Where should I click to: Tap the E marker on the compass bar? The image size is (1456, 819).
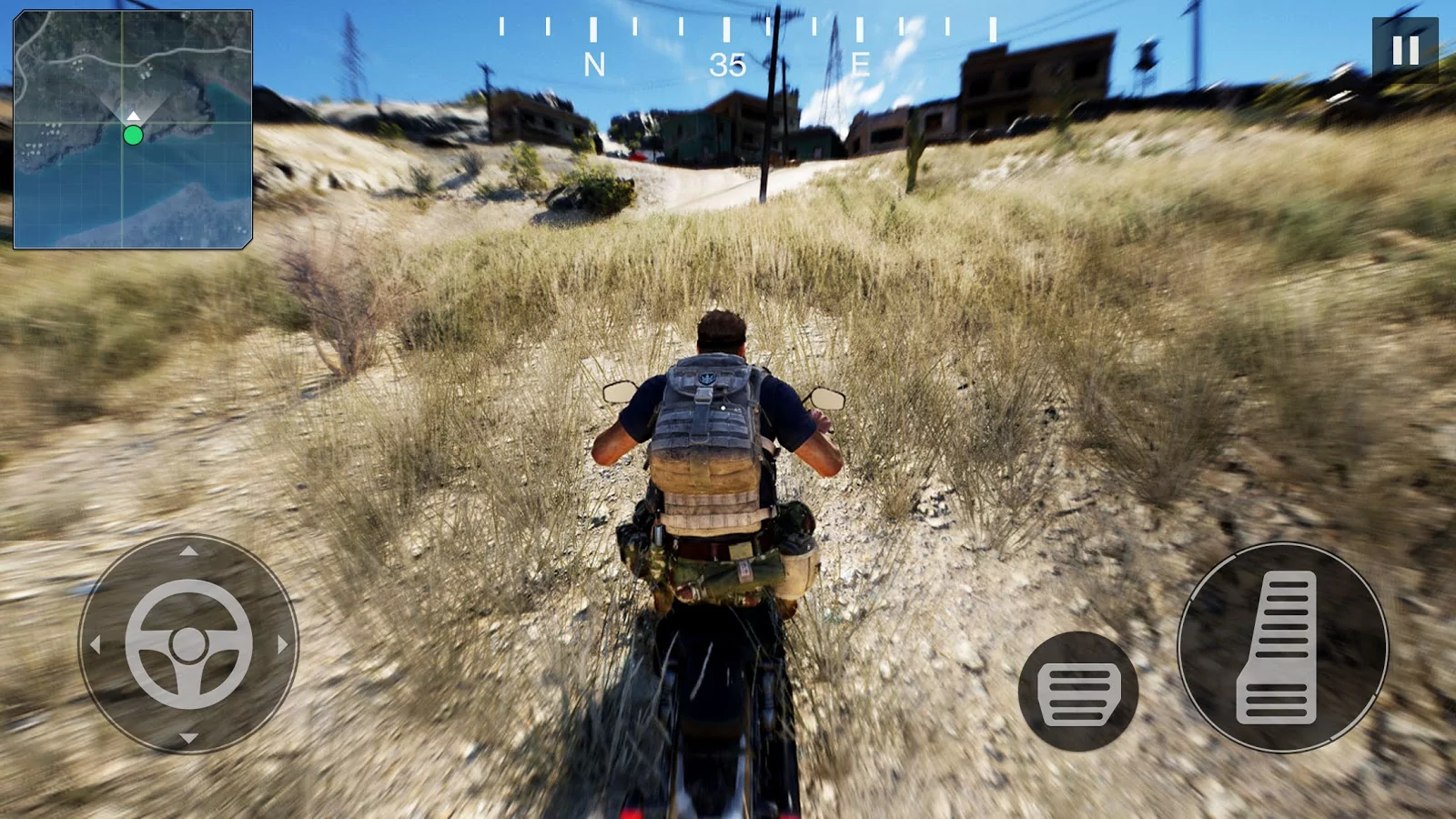[859, 64]
